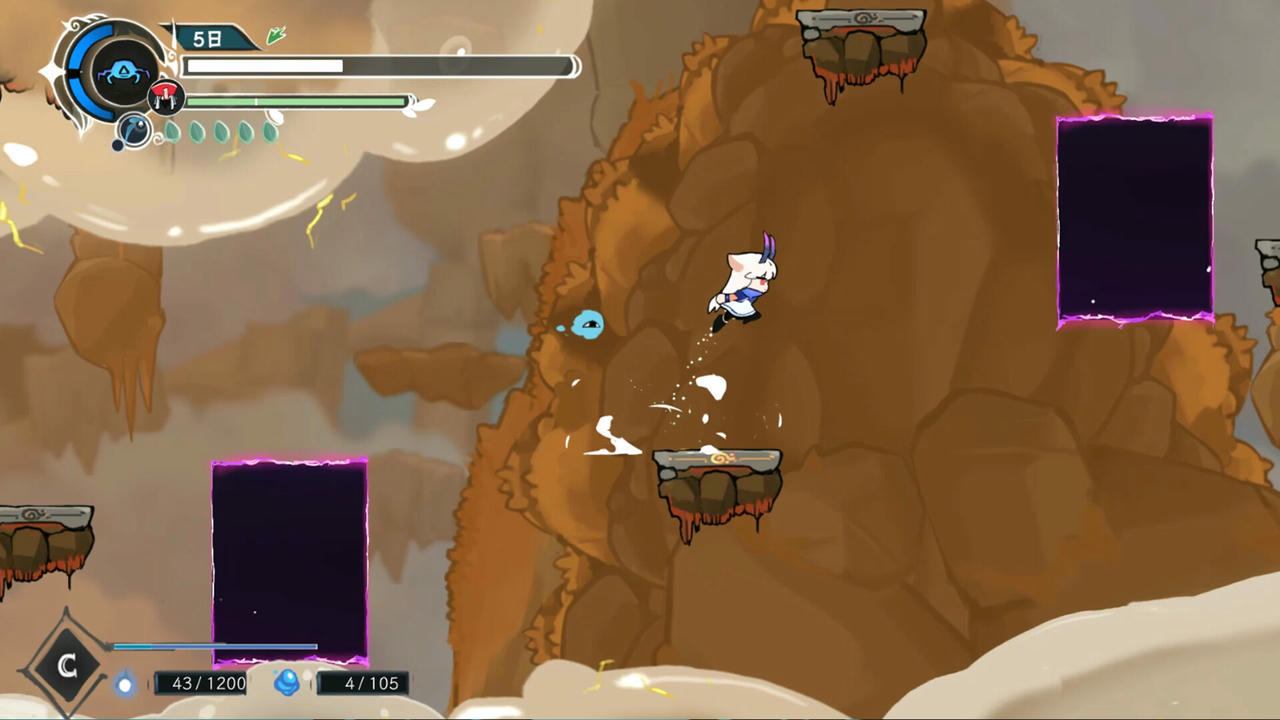
Task: Click the middle seed indicator to toggle it
Action: click(x=220, y=130)
